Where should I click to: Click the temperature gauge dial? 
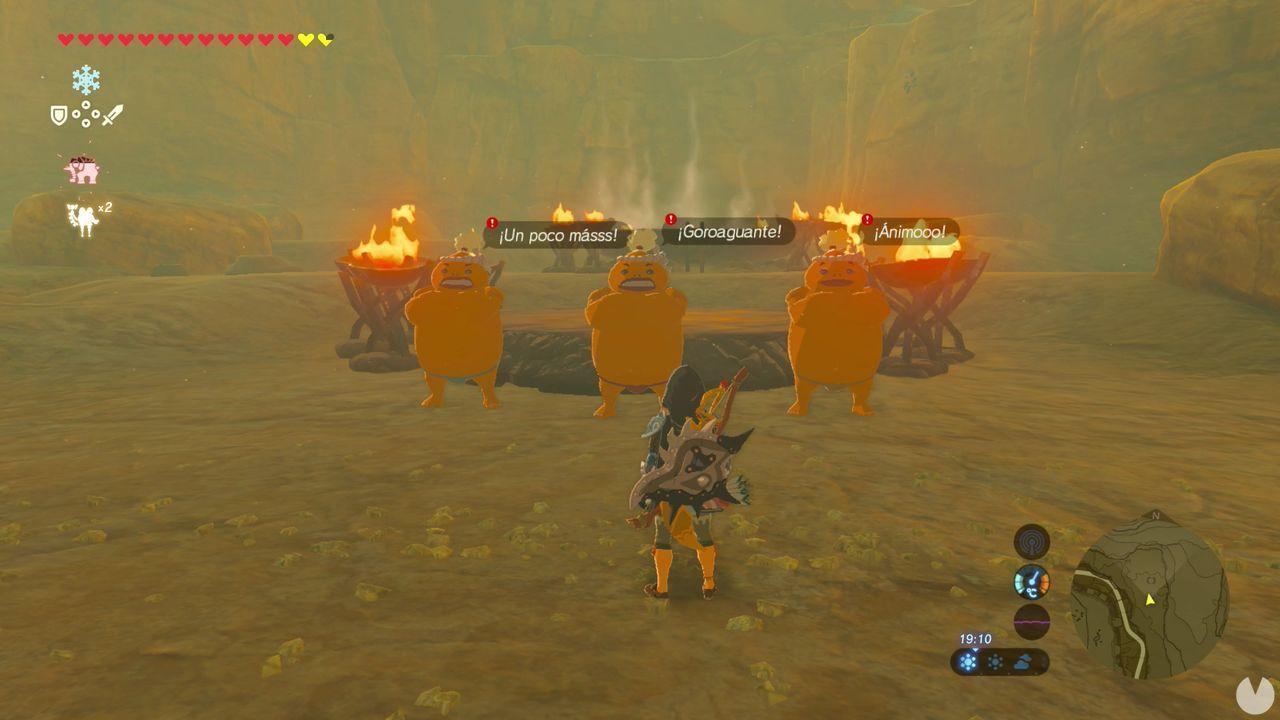(x=1032, y=582)
